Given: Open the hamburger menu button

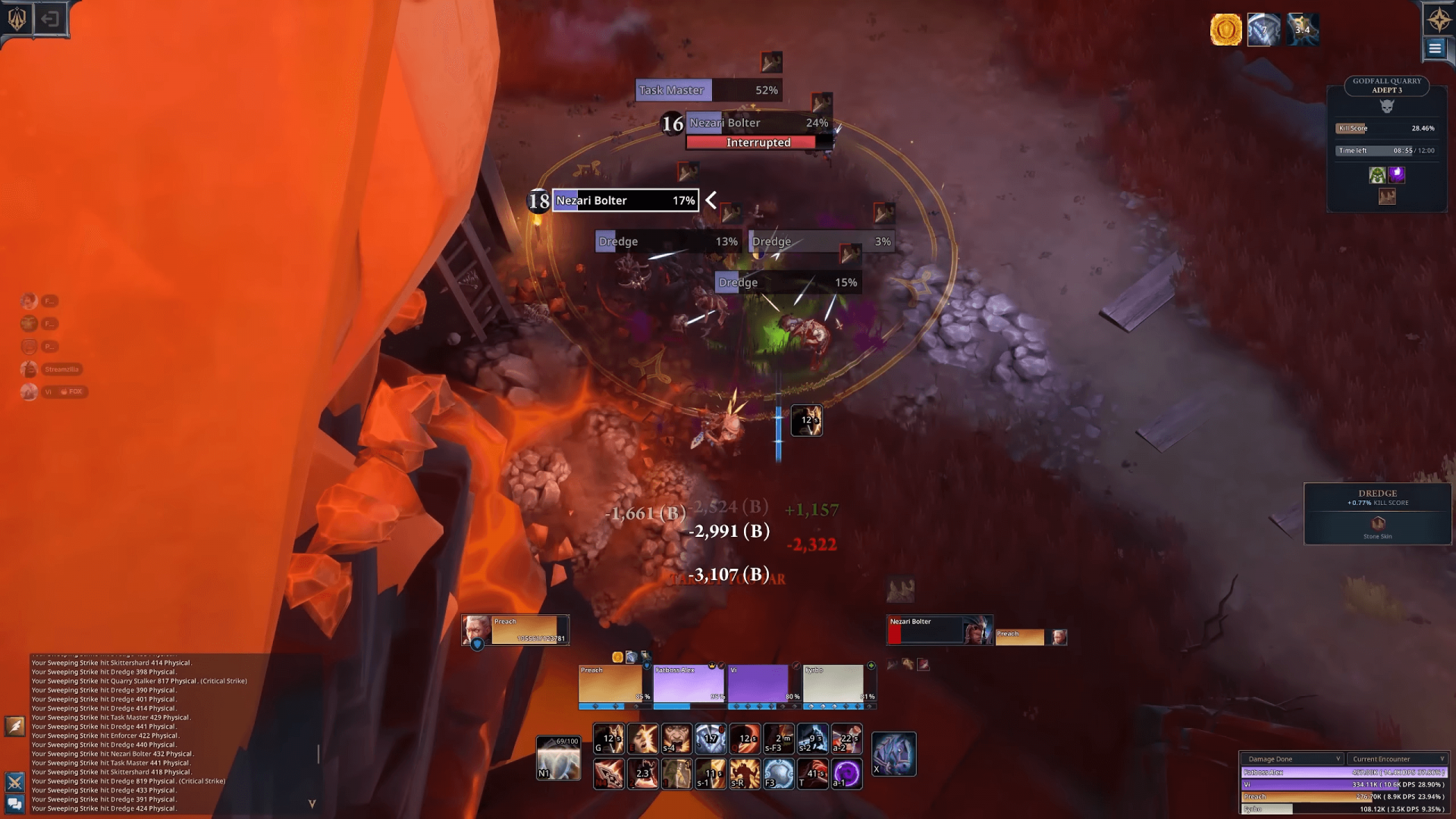Looking at the screenshot, I should click(x=1435, y=49).
